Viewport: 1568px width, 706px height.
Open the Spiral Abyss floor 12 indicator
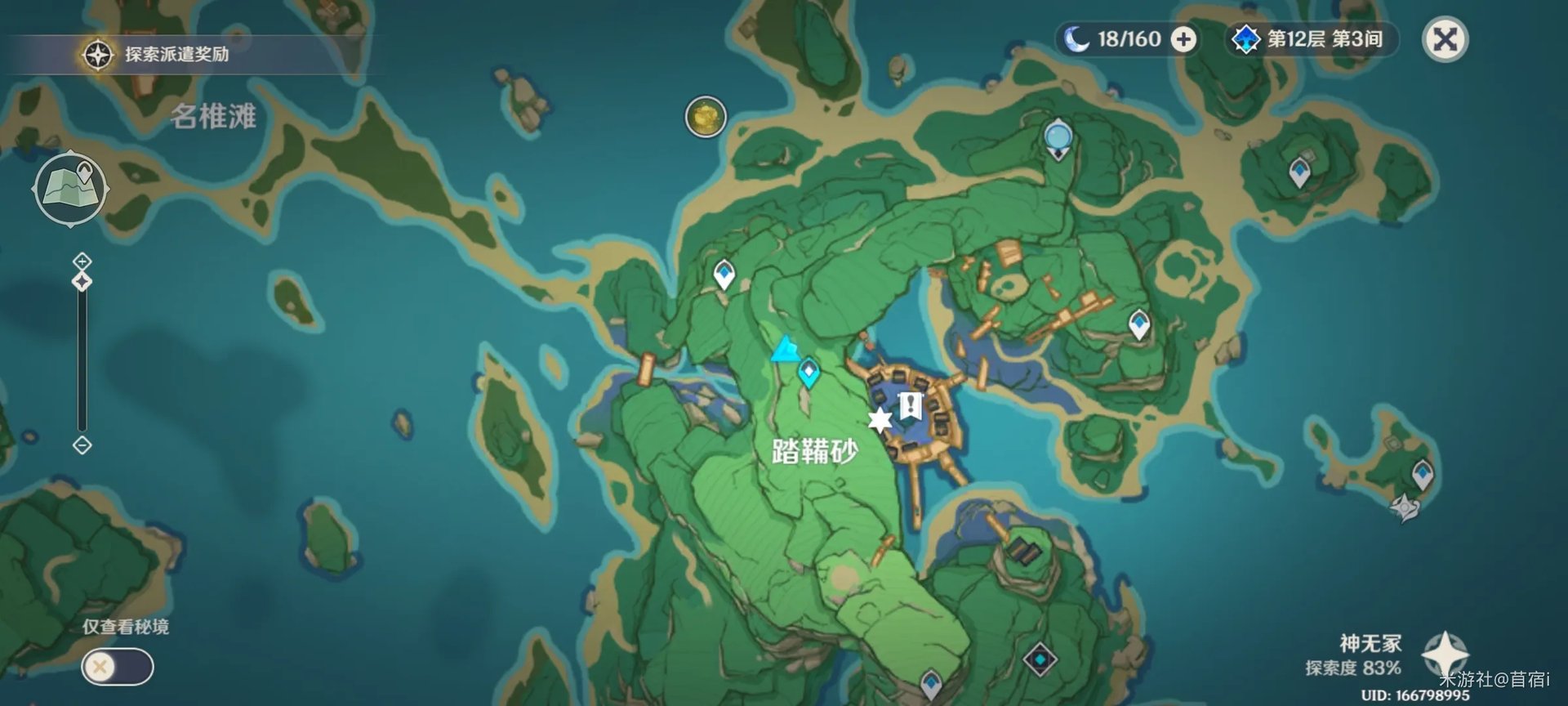[x=1312, y=39]
